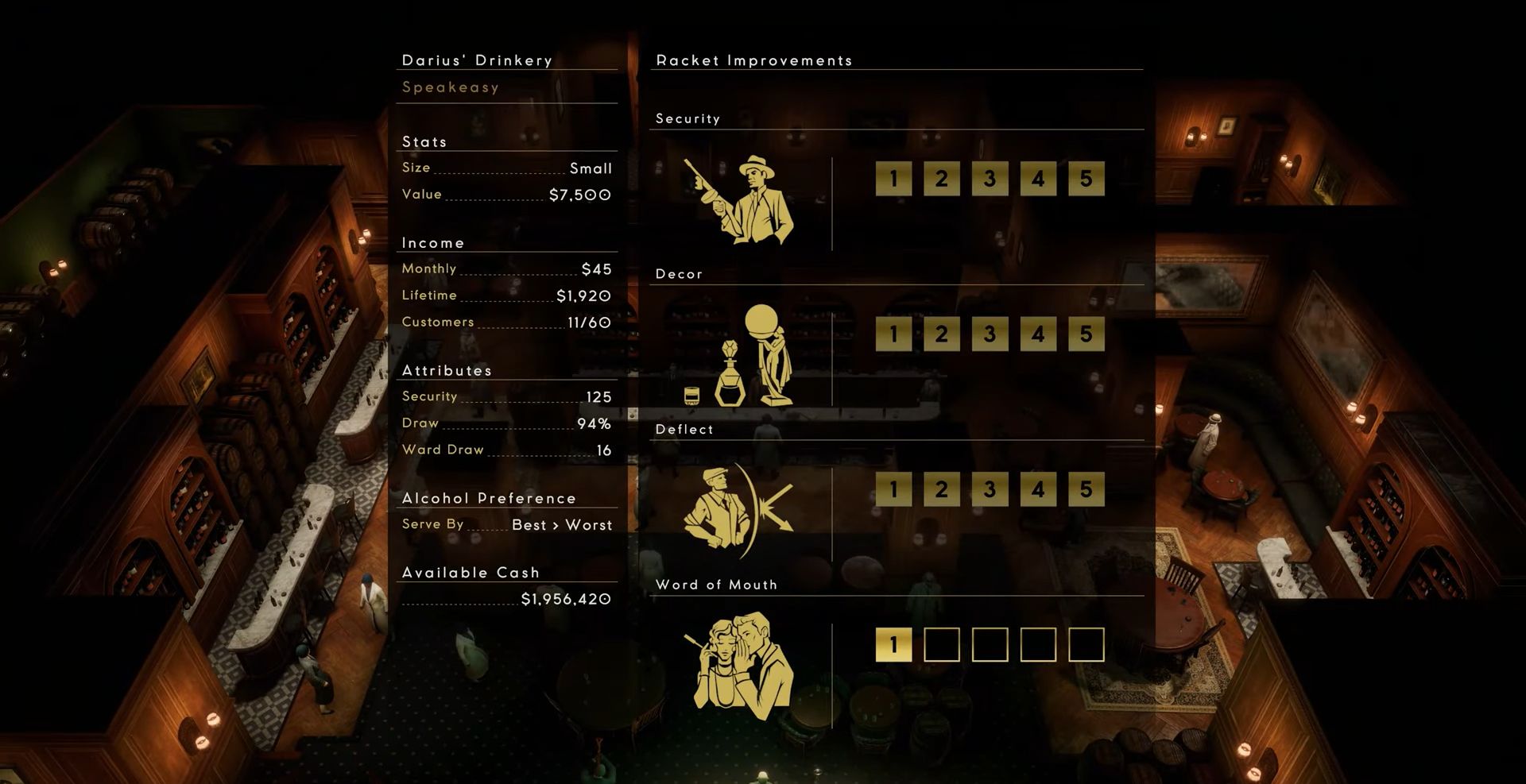Change the Serve By alcohol preference

tap(562, 525)
